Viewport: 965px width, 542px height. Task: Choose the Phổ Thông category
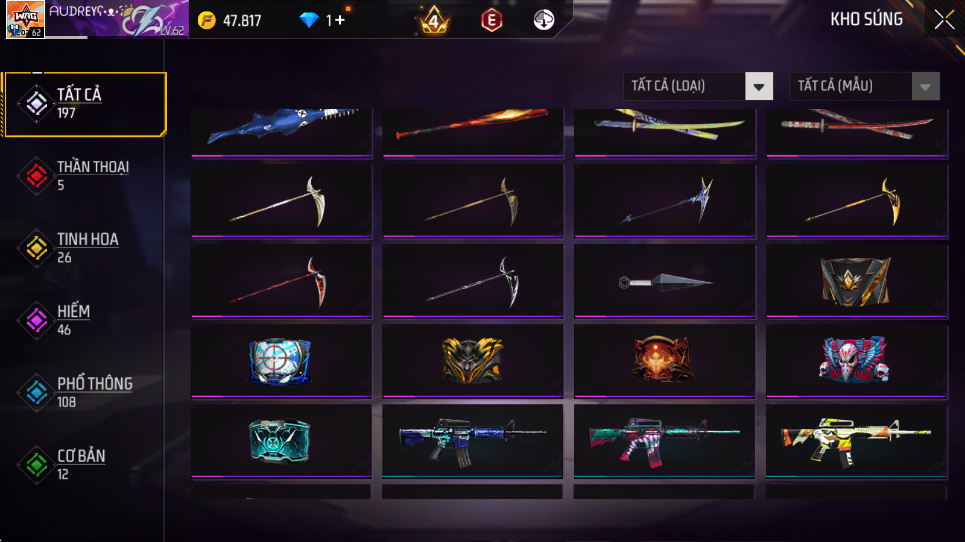click(85, 391)
